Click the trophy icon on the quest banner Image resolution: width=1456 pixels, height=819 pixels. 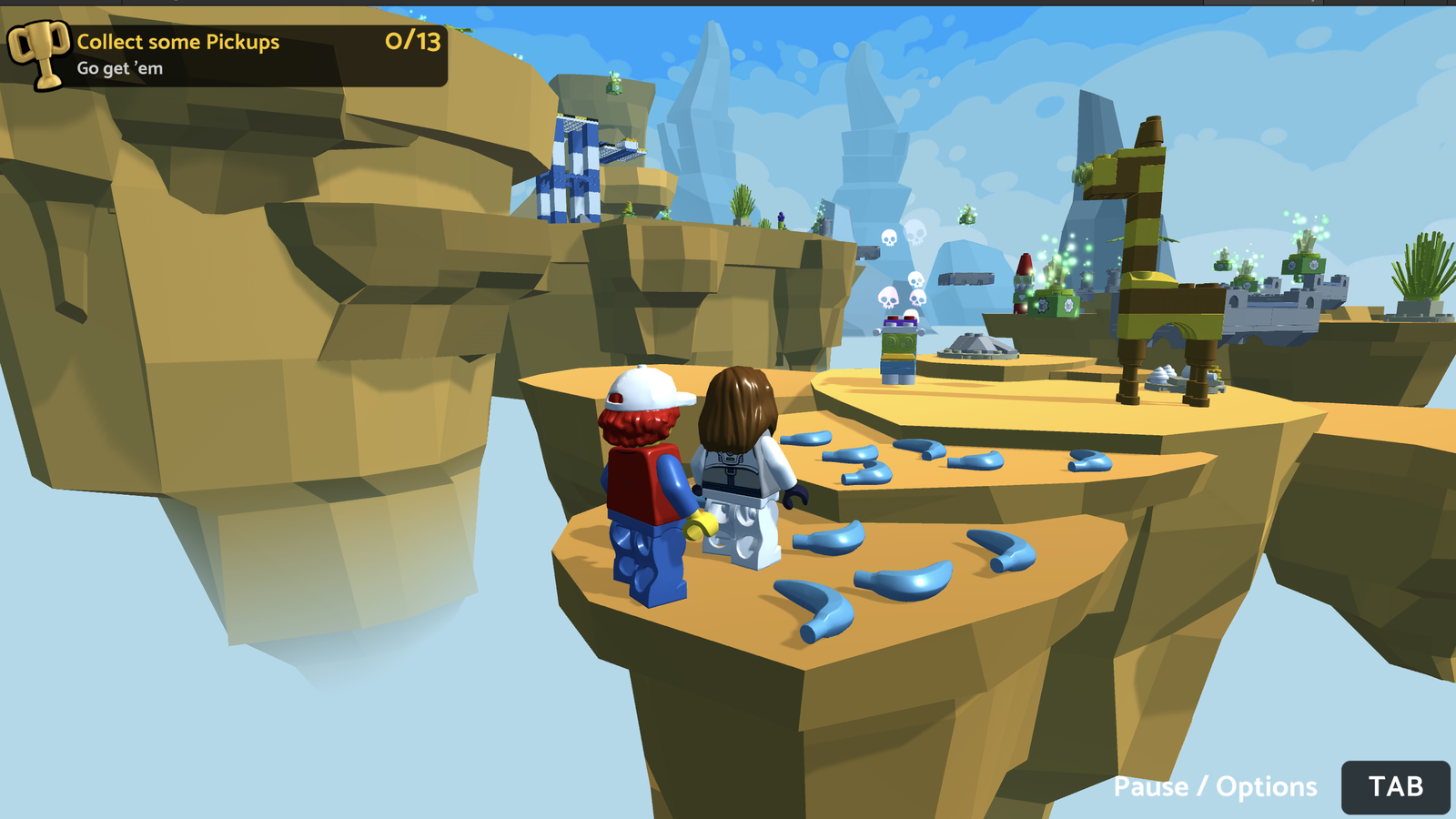tap(38, 51)
